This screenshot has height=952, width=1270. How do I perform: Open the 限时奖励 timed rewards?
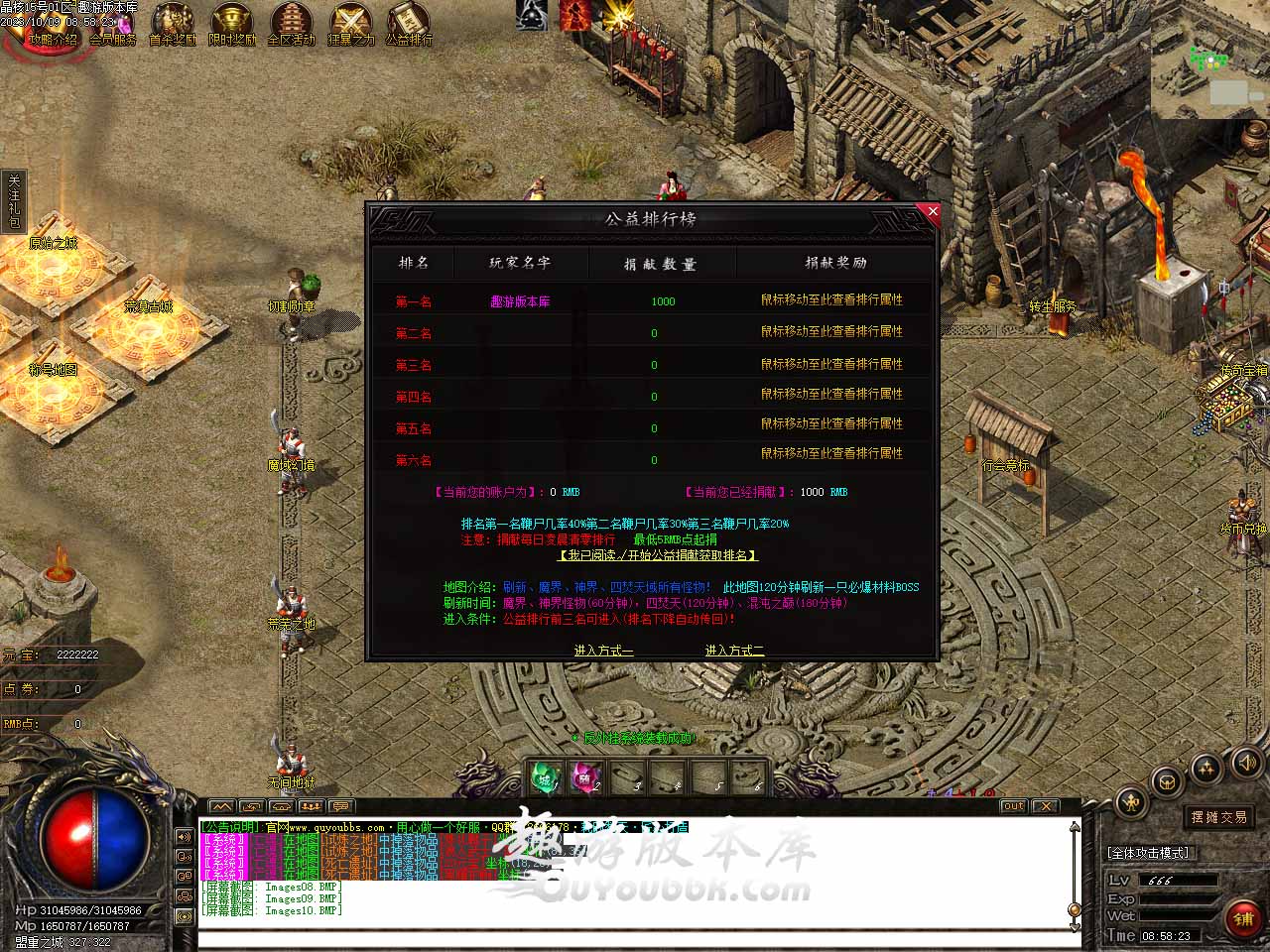click(x=232, y=25)
